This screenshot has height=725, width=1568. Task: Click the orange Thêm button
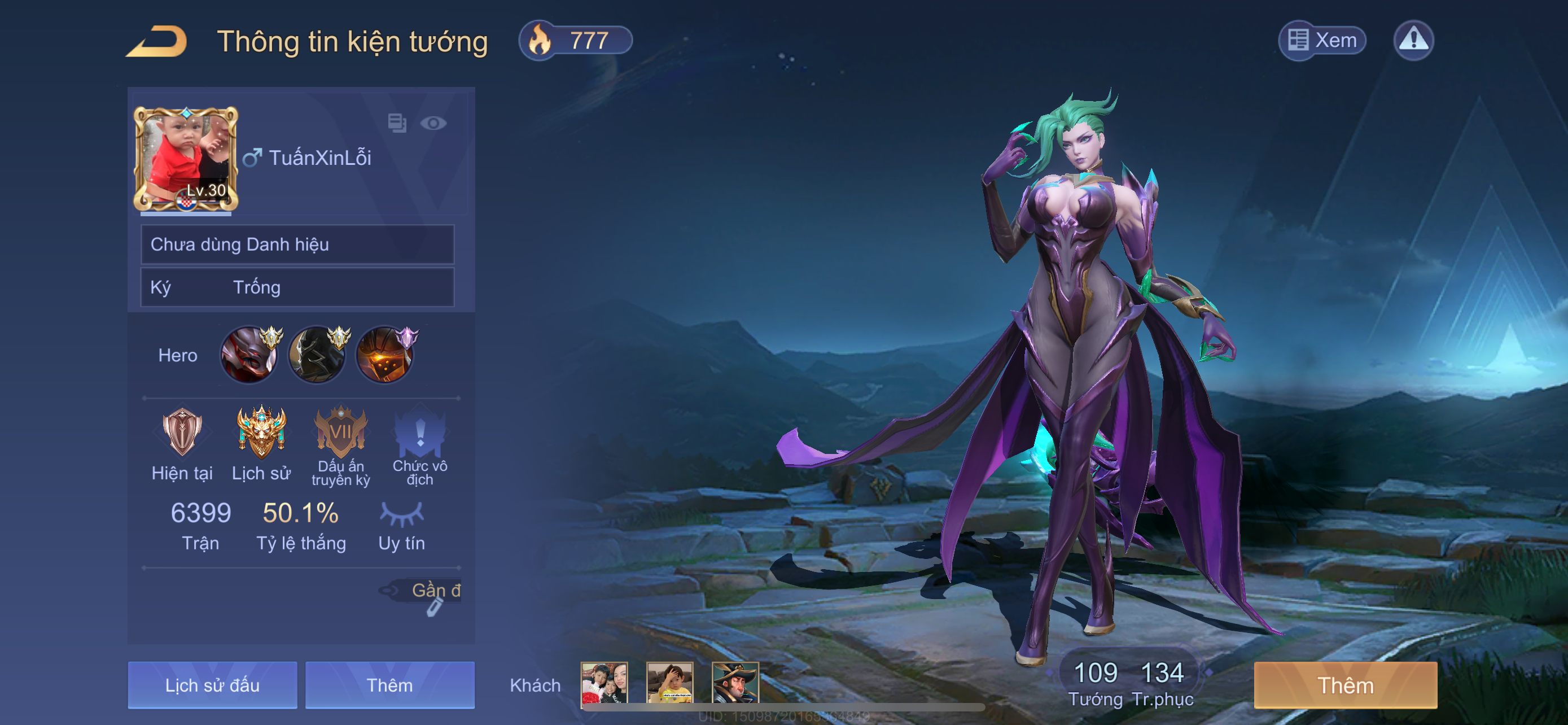pos(1345,685)
